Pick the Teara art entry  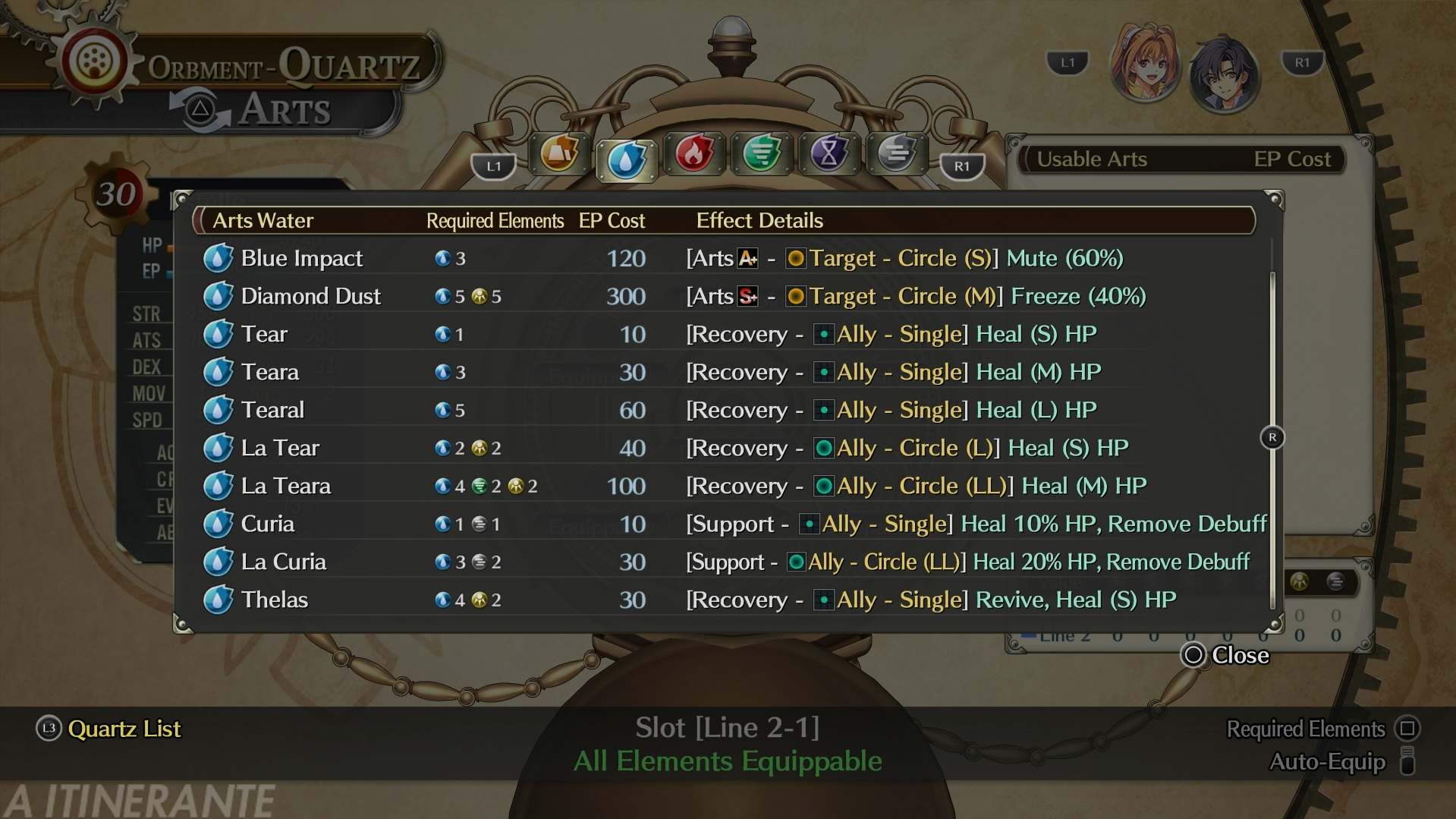point(269,372)
